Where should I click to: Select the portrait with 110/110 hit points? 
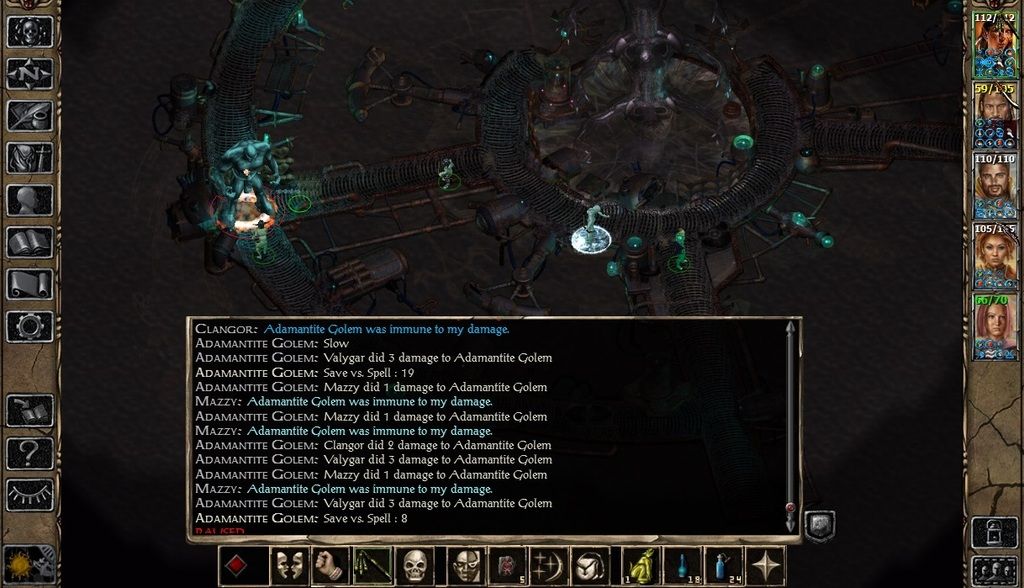click(994, 186)
